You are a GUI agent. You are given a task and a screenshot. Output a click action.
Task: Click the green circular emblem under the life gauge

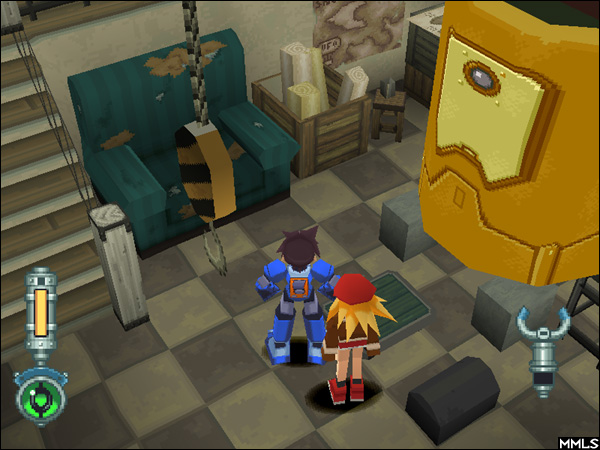[41, 396]
